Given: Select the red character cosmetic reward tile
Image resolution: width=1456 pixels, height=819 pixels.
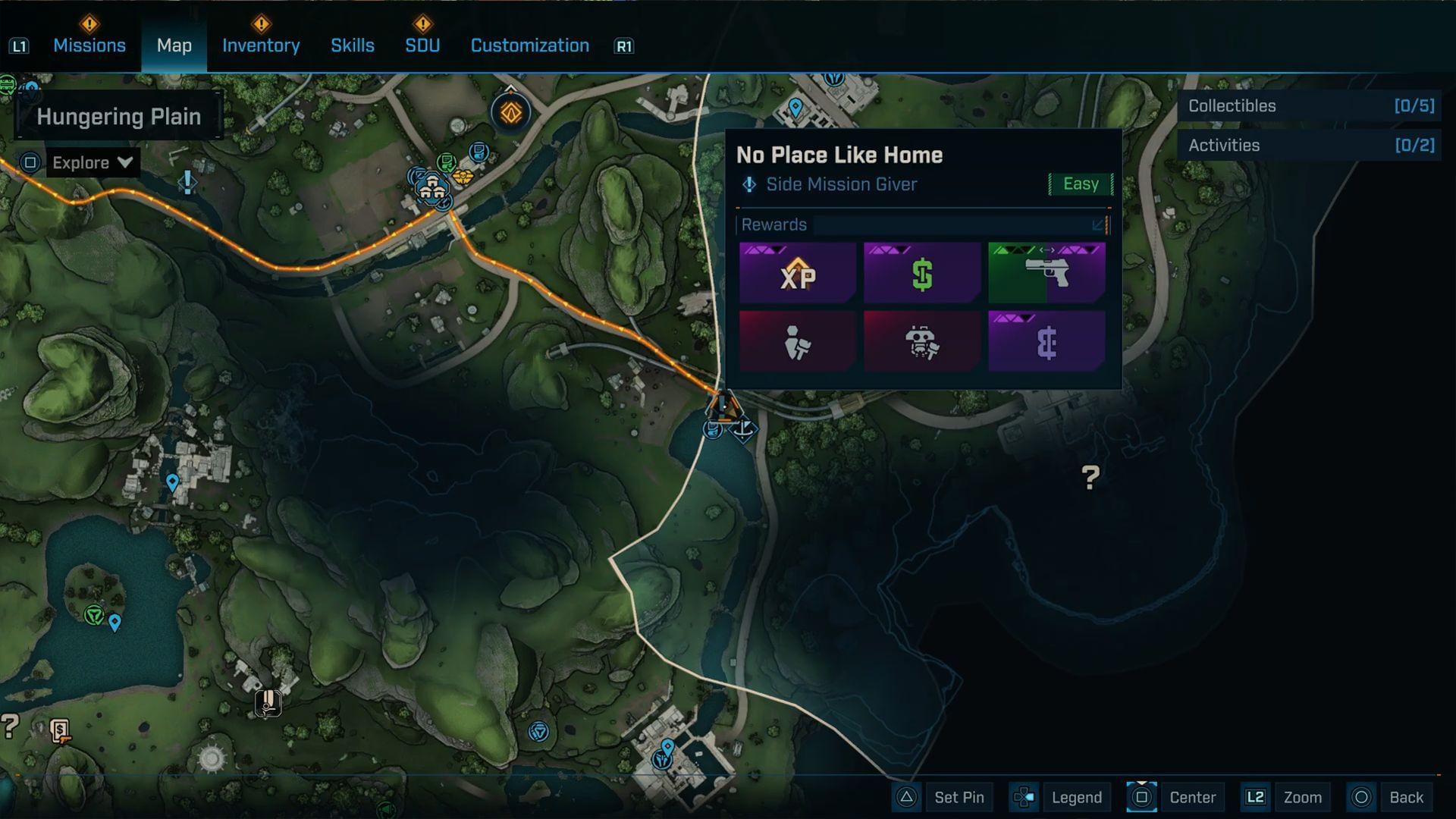Looking at the screenshot, I should (x=798, y=341).
